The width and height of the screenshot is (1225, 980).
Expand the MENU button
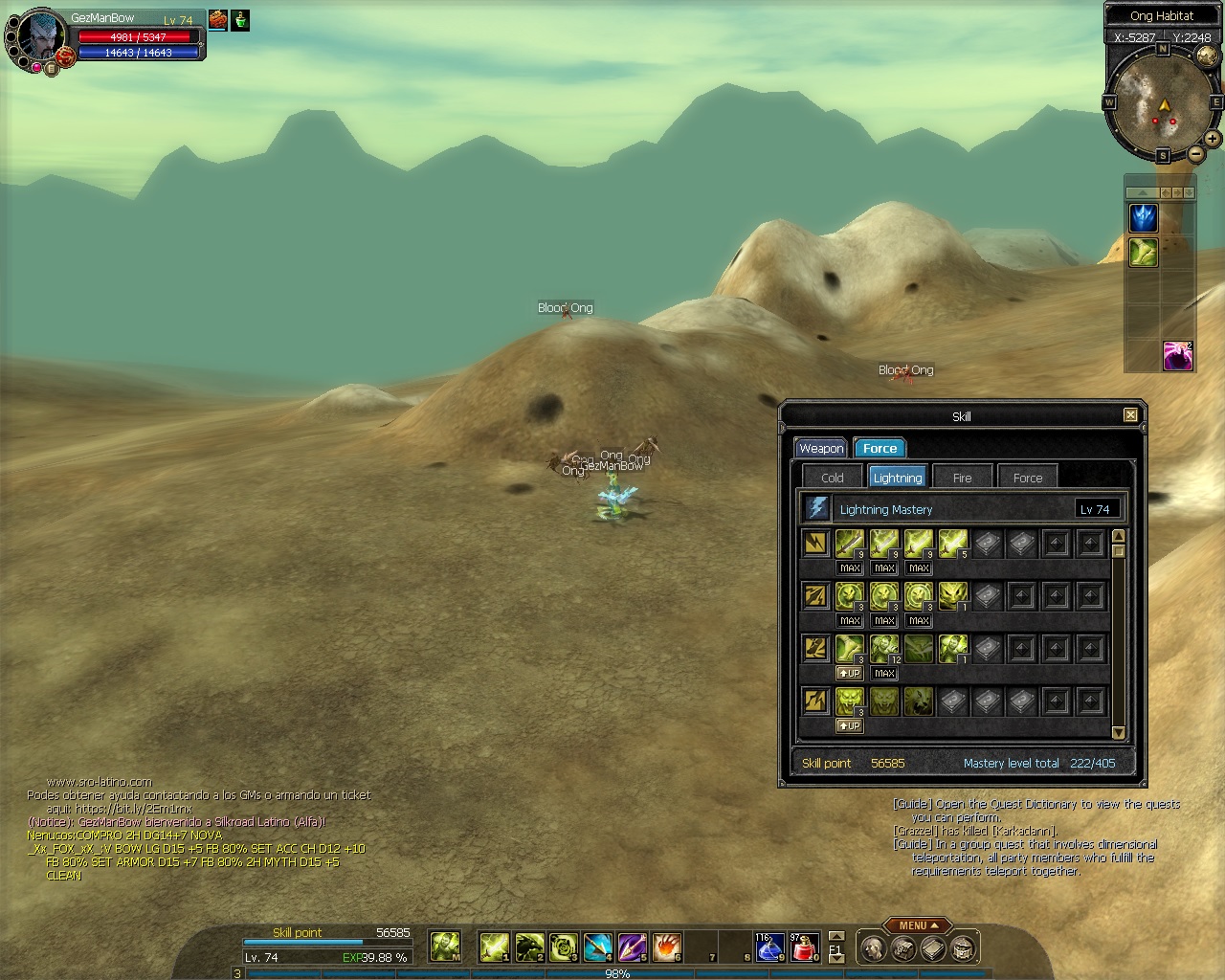point(918,925)
